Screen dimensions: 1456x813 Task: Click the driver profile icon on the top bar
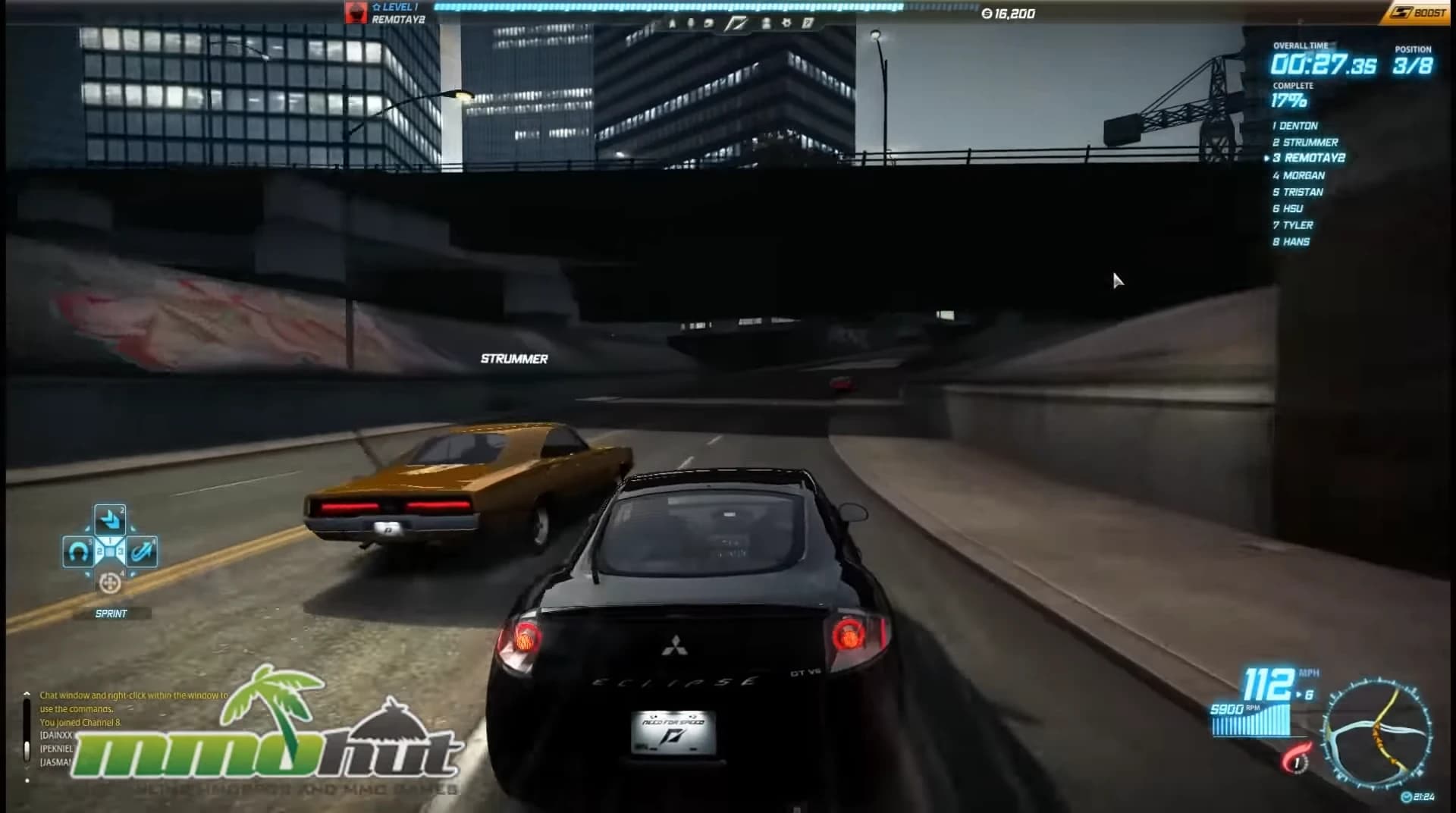click(767, 24)
